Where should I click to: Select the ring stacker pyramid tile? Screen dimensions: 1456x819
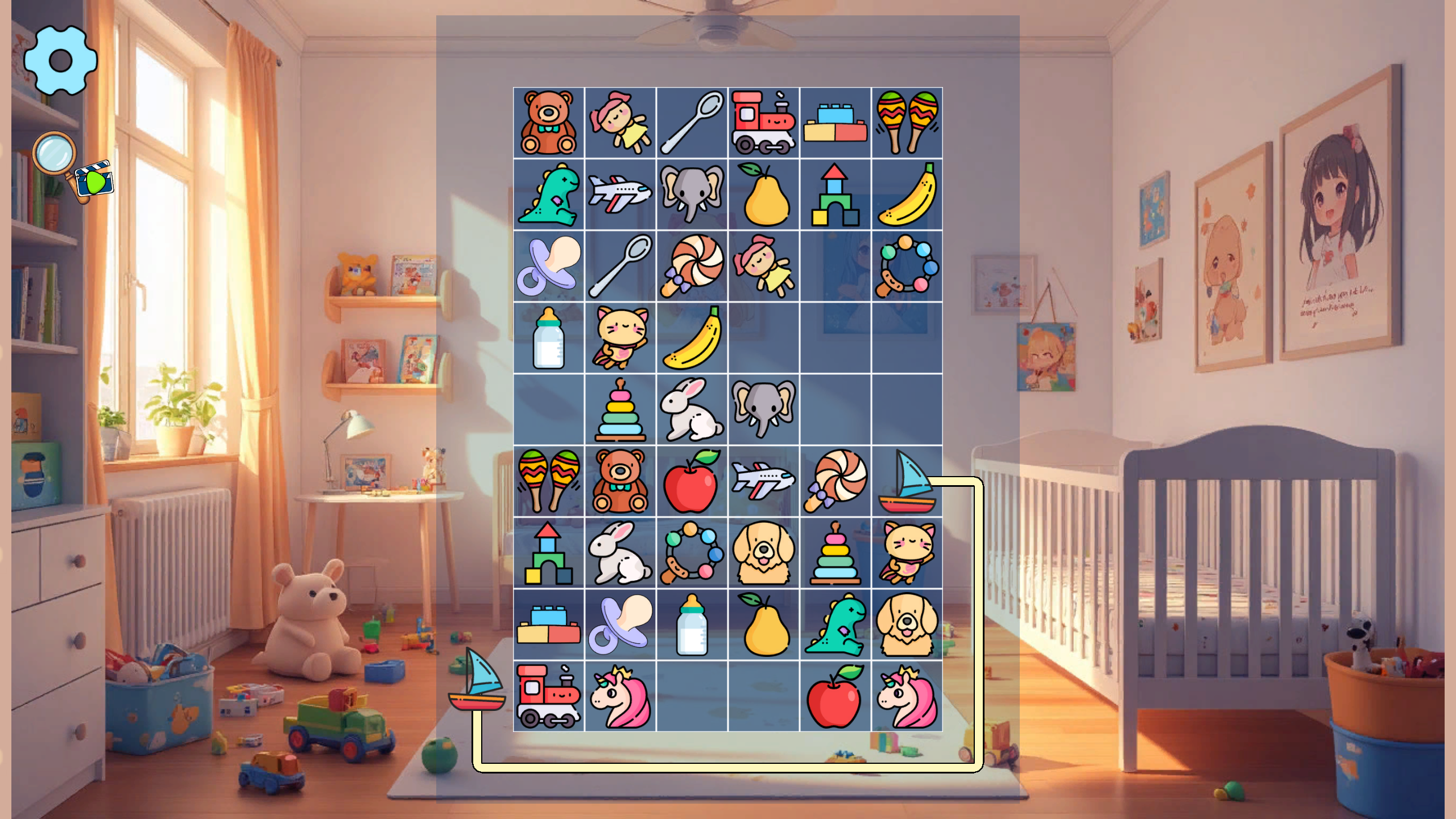(834, 552)
